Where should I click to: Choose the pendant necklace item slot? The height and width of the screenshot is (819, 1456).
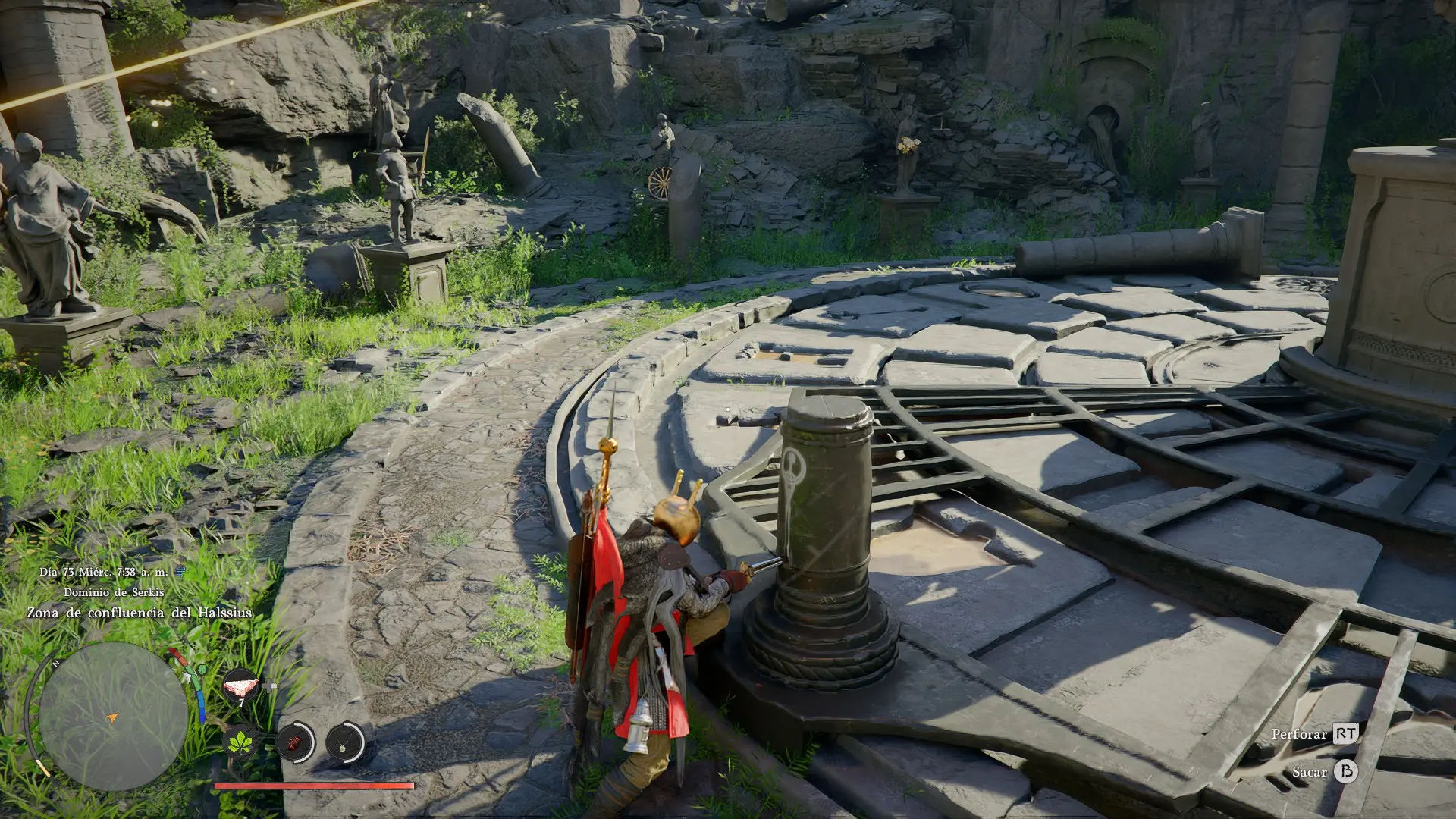click(x=346, y=742)
